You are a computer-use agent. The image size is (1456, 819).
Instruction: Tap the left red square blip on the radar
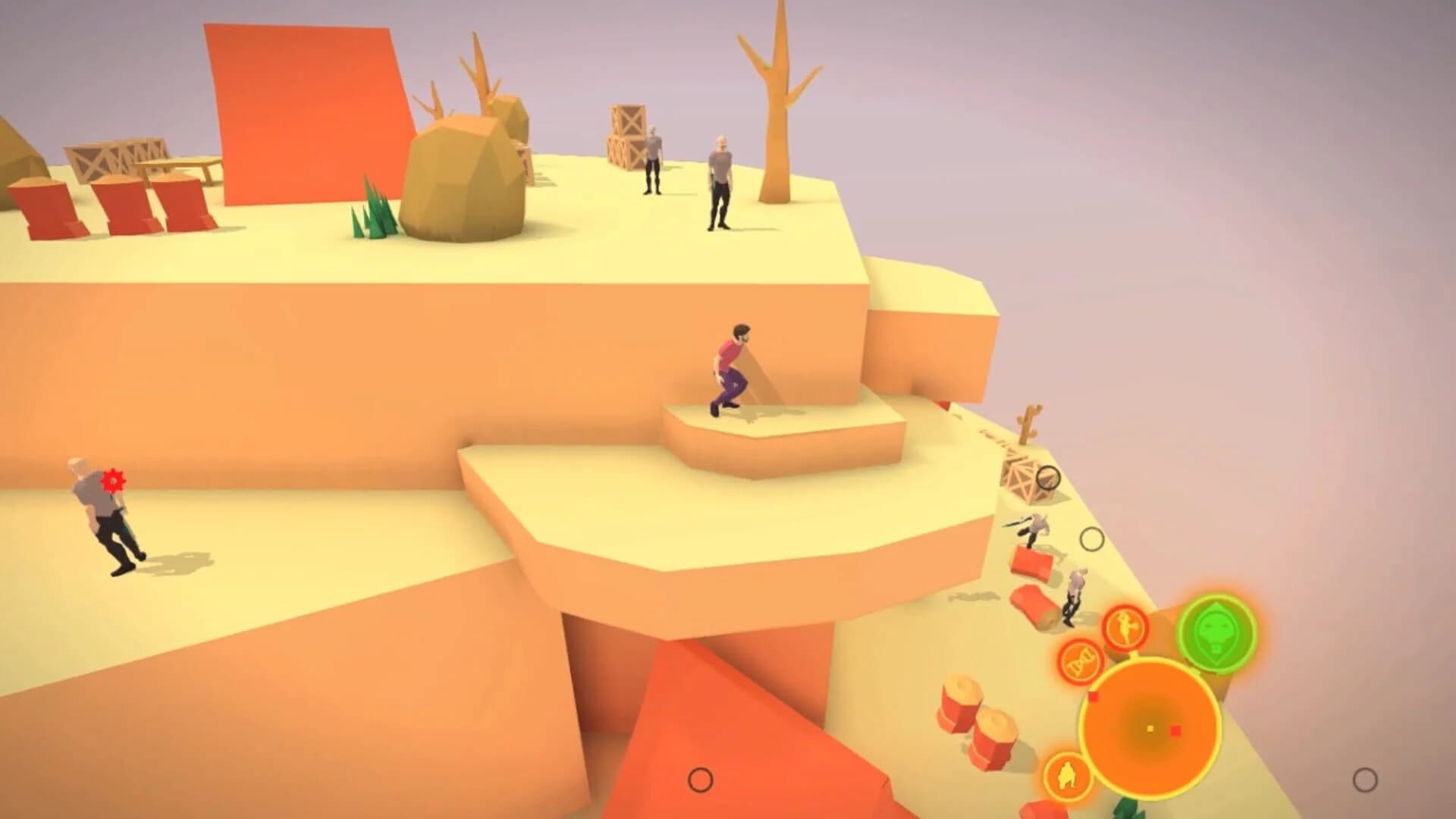click(x=1094, y=696)
